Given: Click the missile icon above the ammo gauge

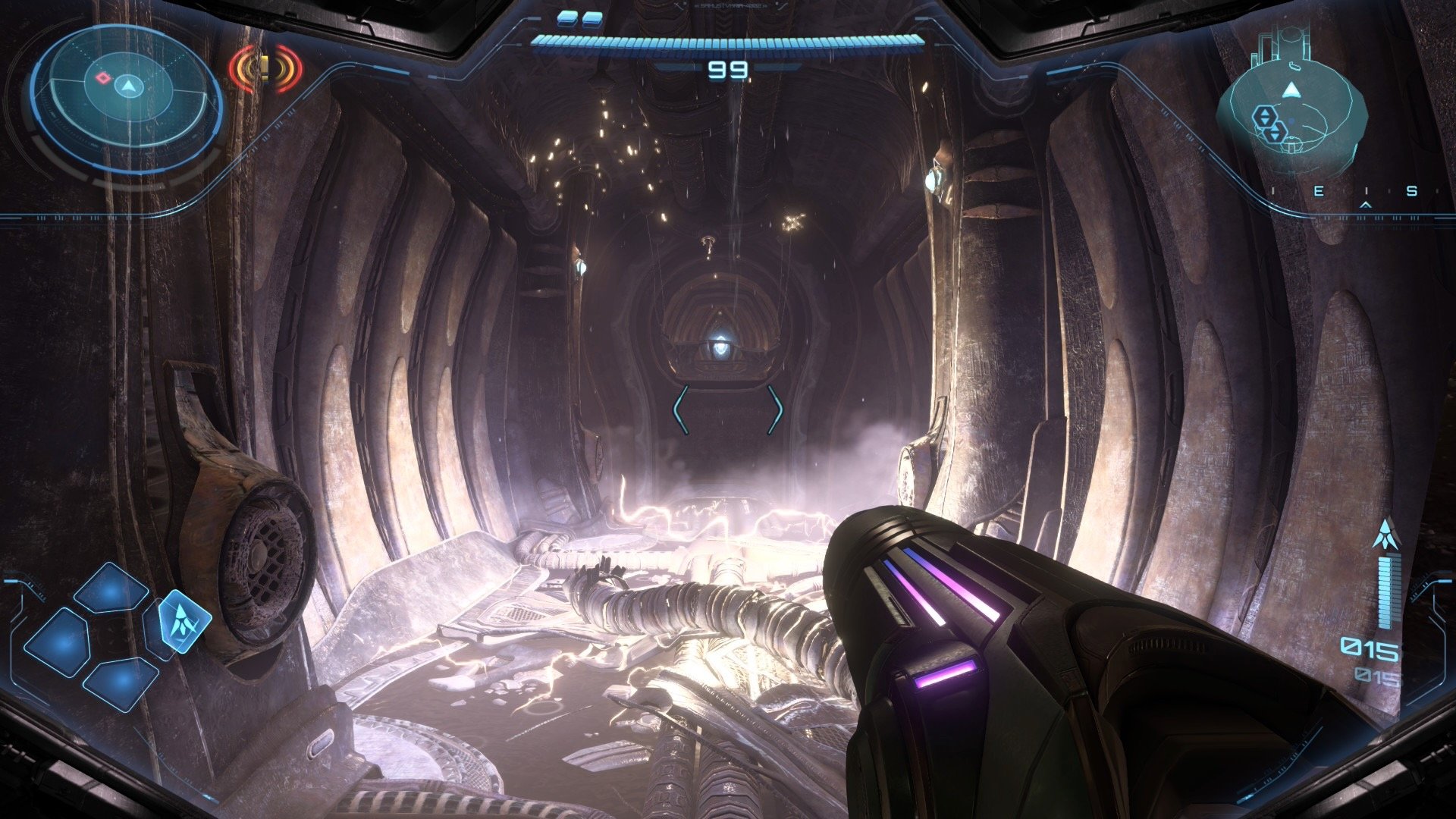Looking at the screenshot, I should click(x=1385, y=535).
